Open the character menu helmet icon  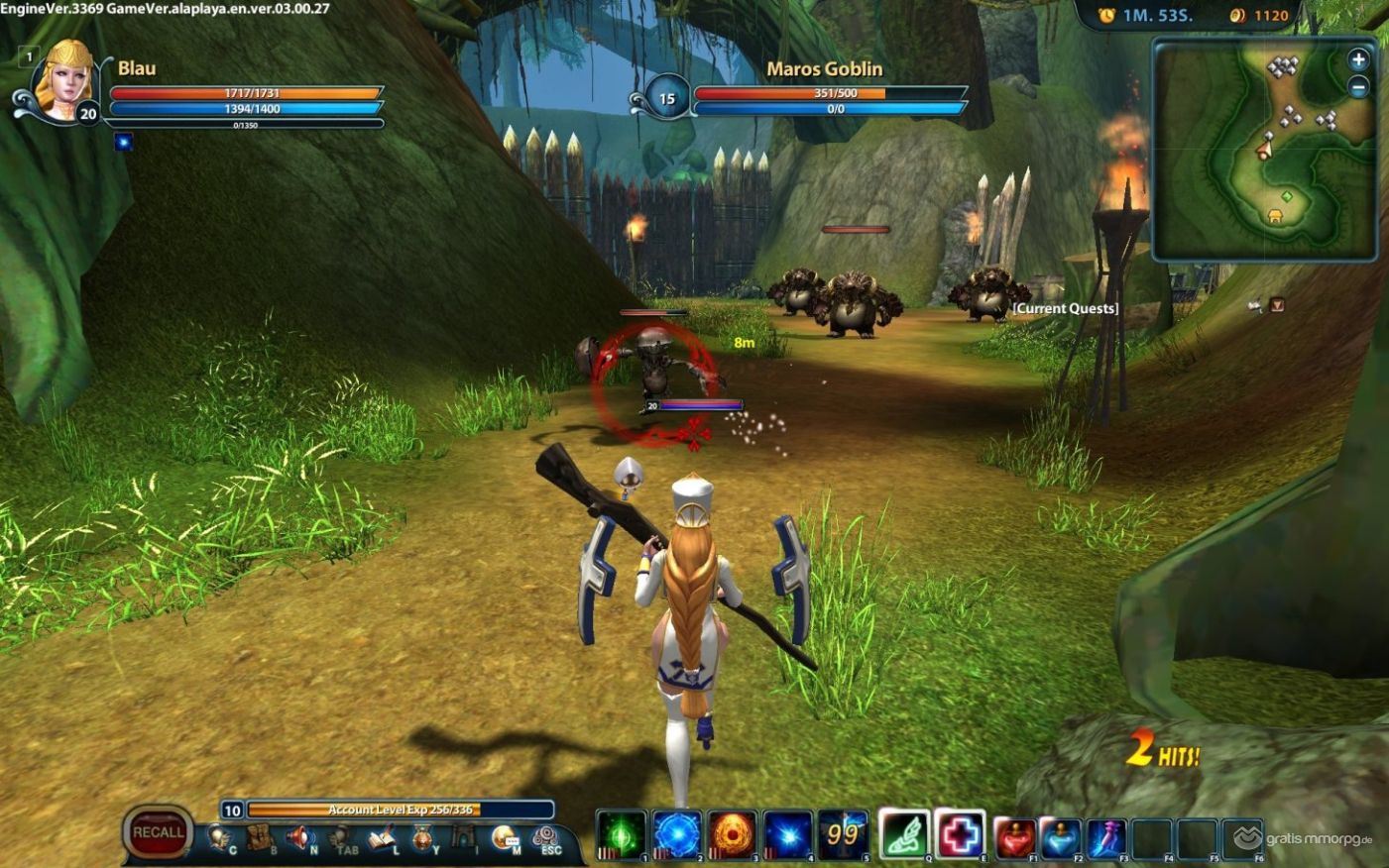[x=217, y=838]
